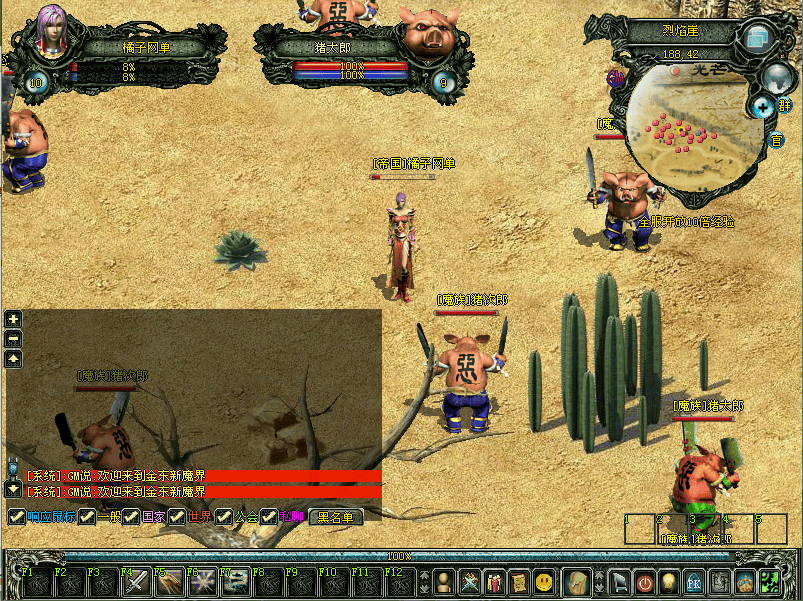Viewport: 803px width, 601px height.
Task: Click the 官 button beside the minimap
Action: [x=776, y=140]
